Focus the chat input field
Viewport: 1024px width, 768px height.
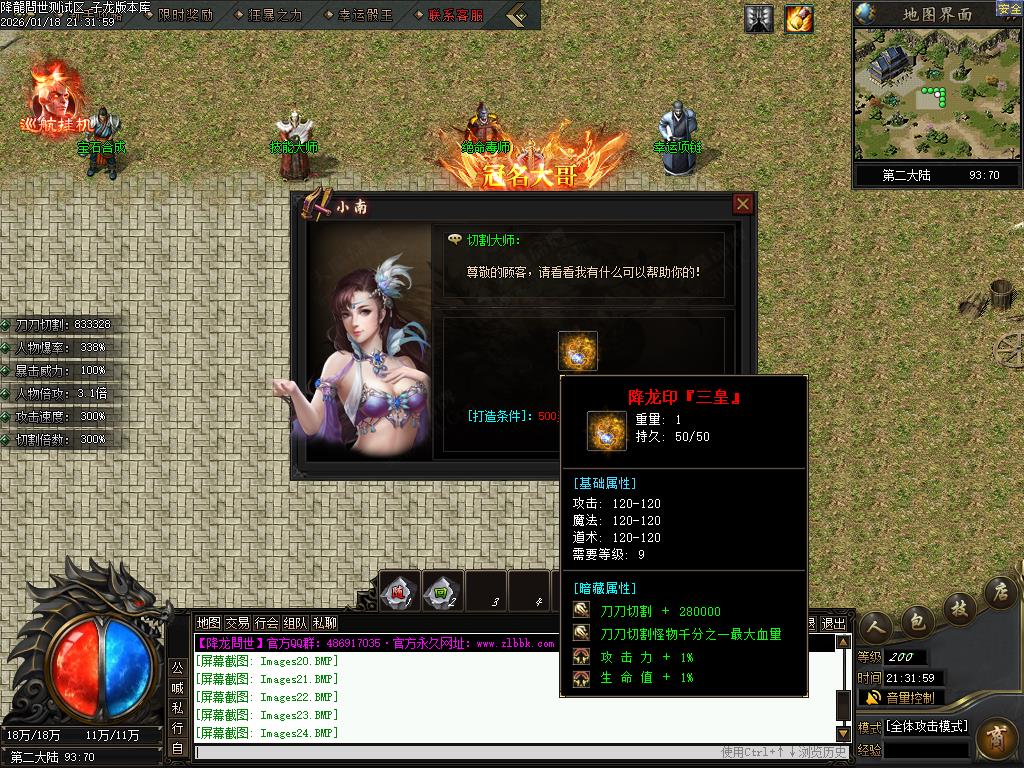pos(450,752)
